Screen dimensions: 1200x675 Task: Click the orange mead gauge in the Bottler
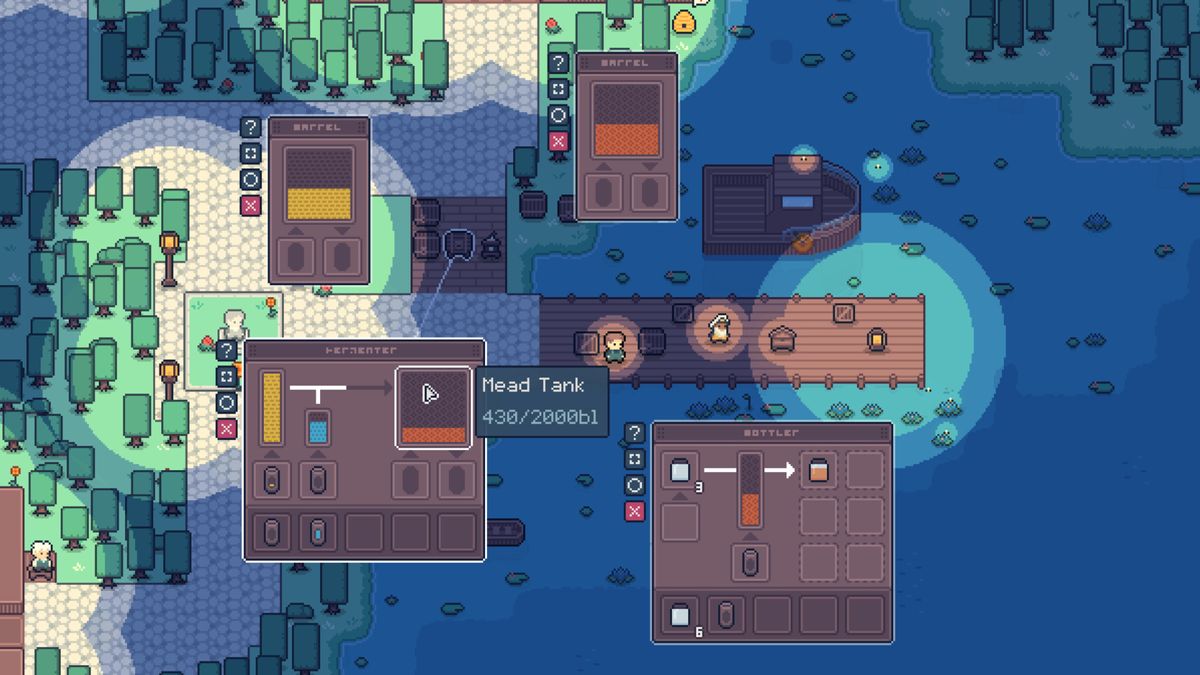point(750,491)
